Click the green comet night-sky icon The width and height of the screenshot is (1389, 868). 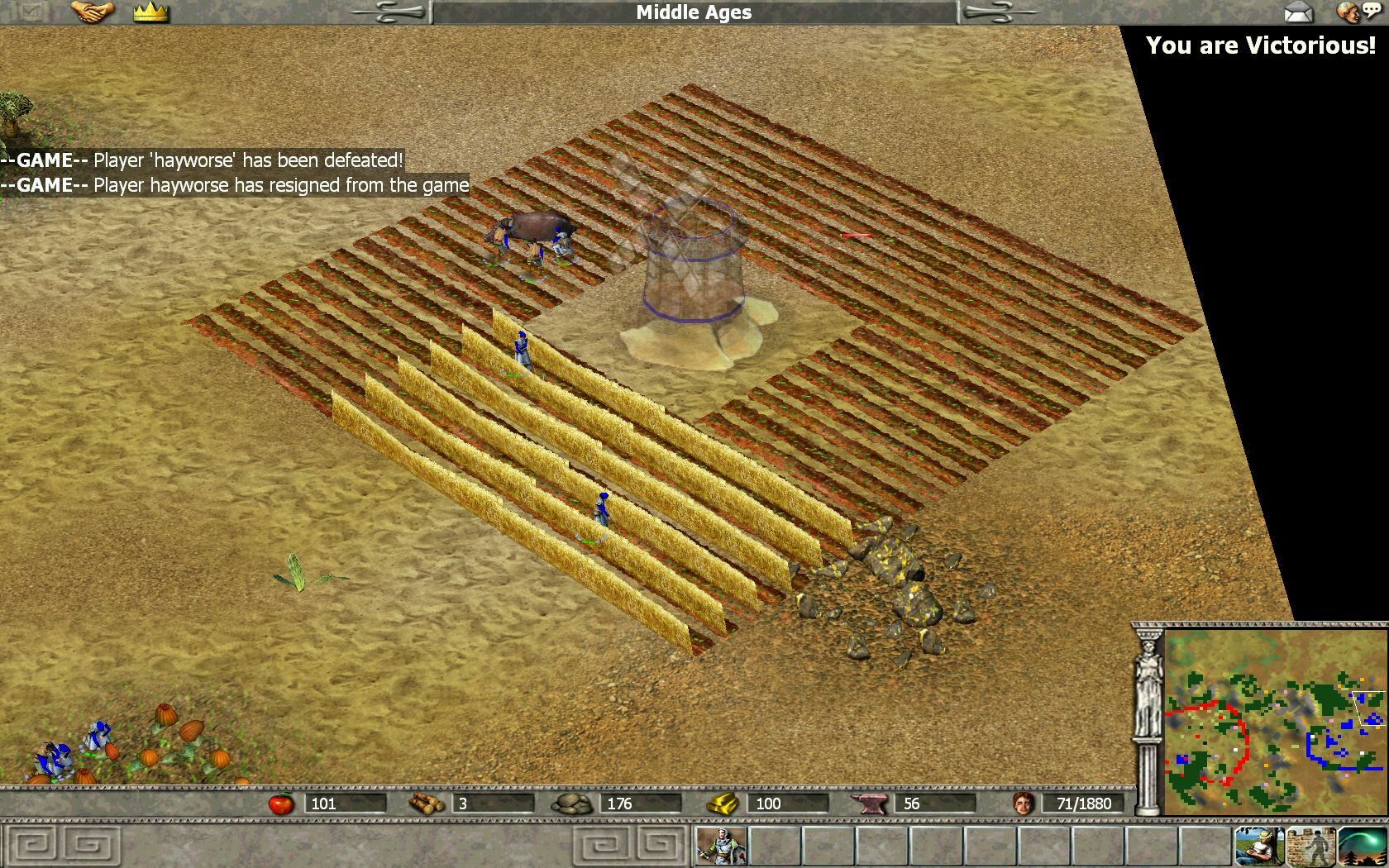(1362, 846)
